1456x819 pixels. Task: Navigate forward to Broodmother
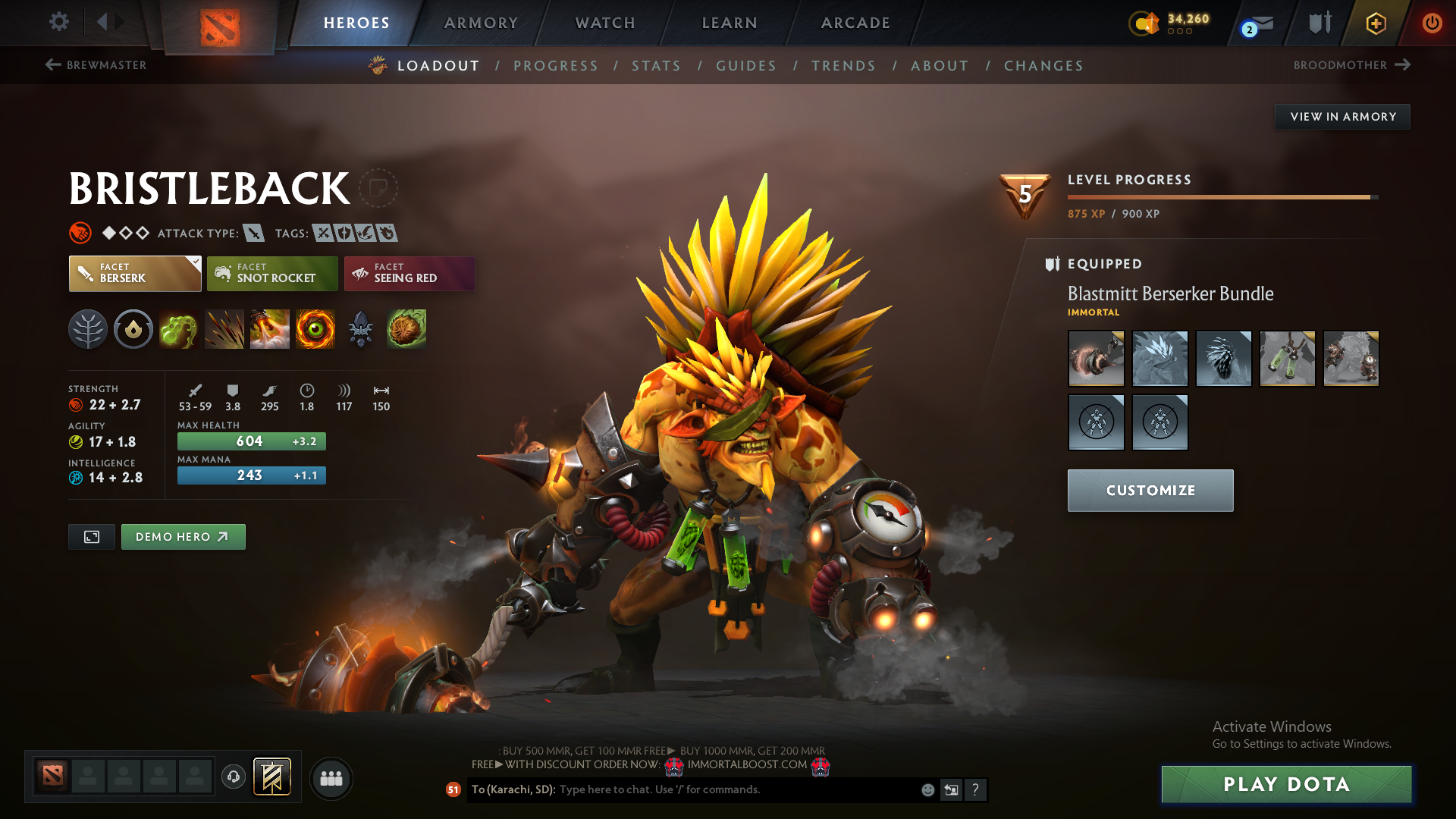click(x=1351, y=65)
